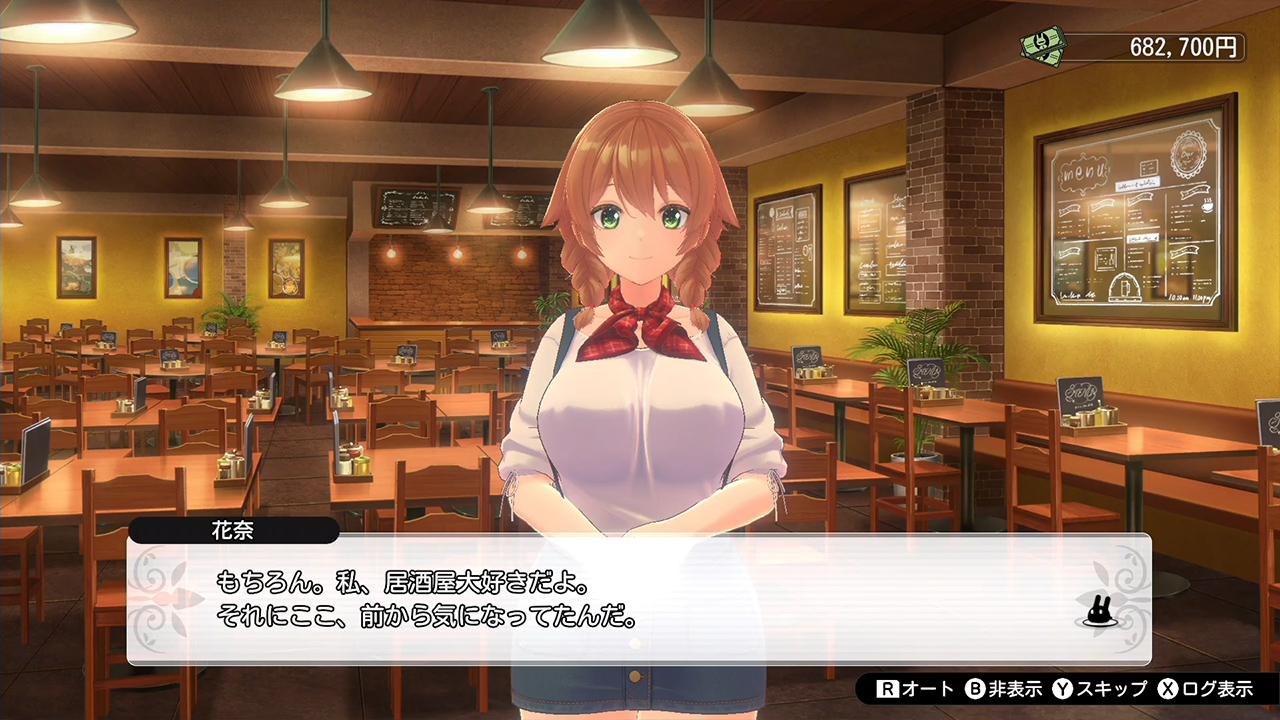Click the decorative flourish on the dialogue box edge
Image resolution: width=1280 pixels, height=720 pixels.
155,595
